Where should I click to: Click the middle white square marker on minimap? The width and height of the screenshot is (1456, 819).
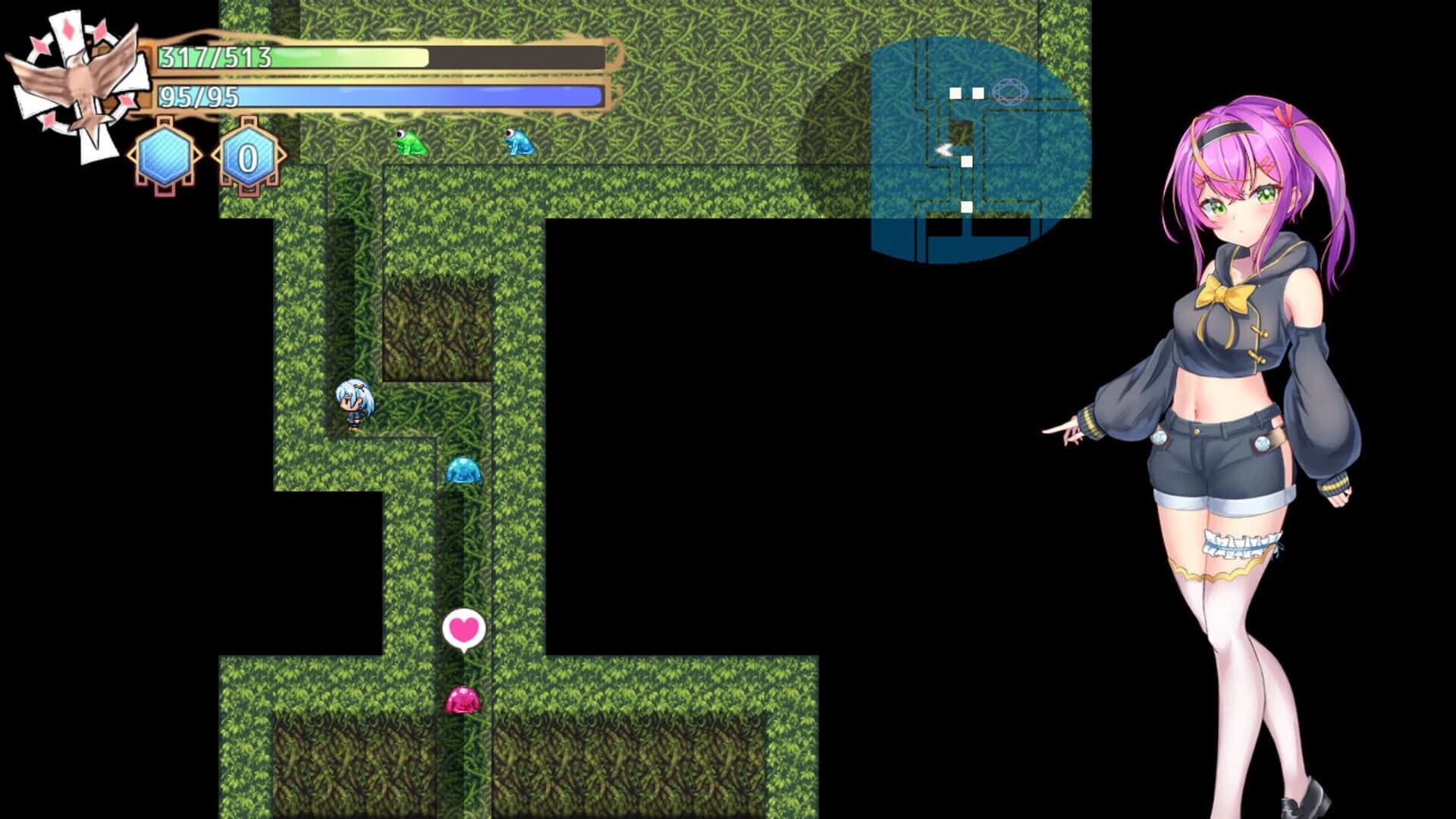pos(967,160)
